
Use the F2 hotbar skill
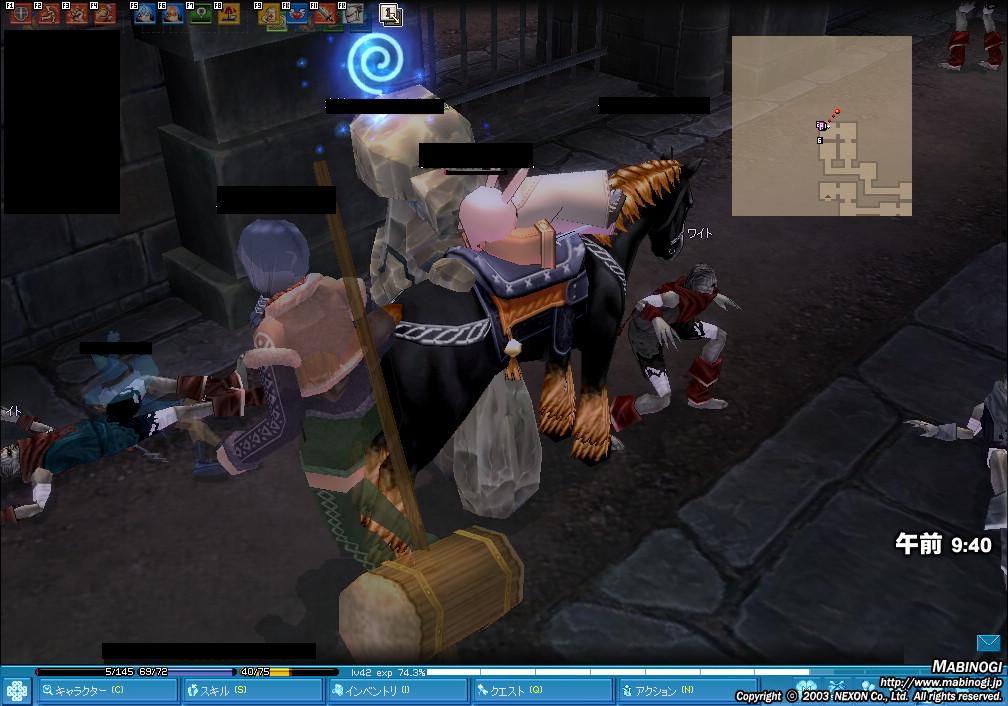(49, 14)
